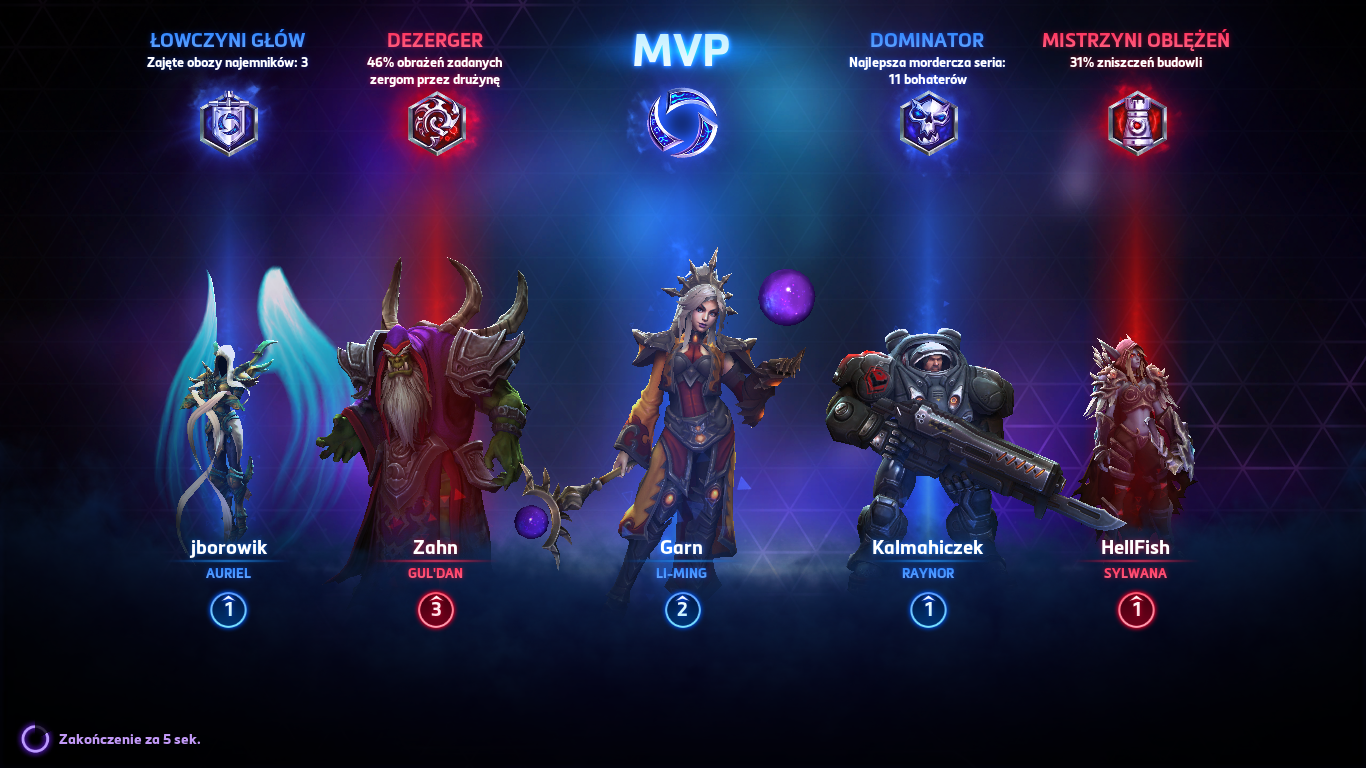The width and height of the screenshot is (1366, 768).
Task: Click the player name HellFish
Action: point(1136,547)
